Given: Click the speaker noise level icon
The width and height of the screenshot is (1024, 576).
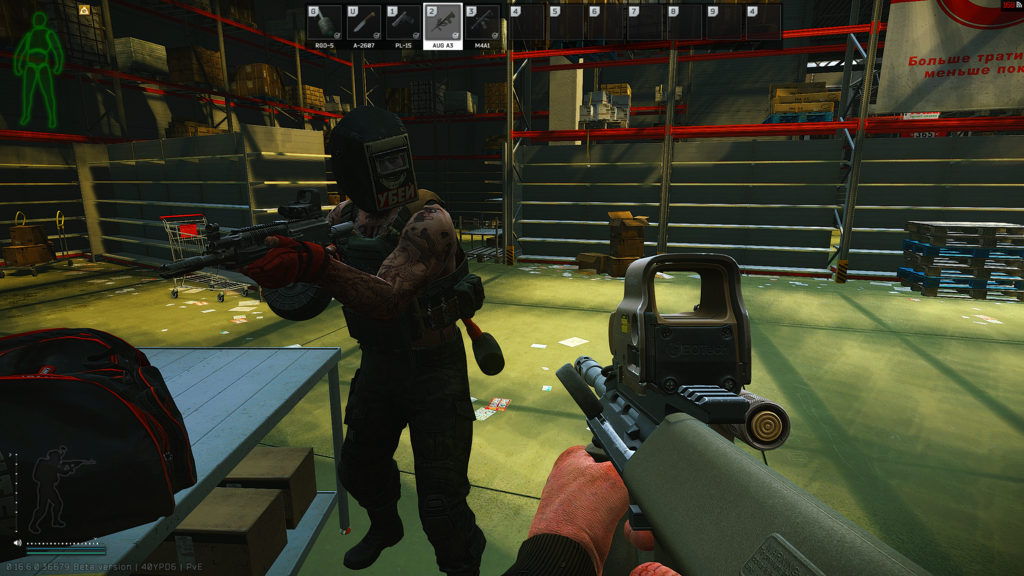Looking at the screenshot, I should point(17,543).
